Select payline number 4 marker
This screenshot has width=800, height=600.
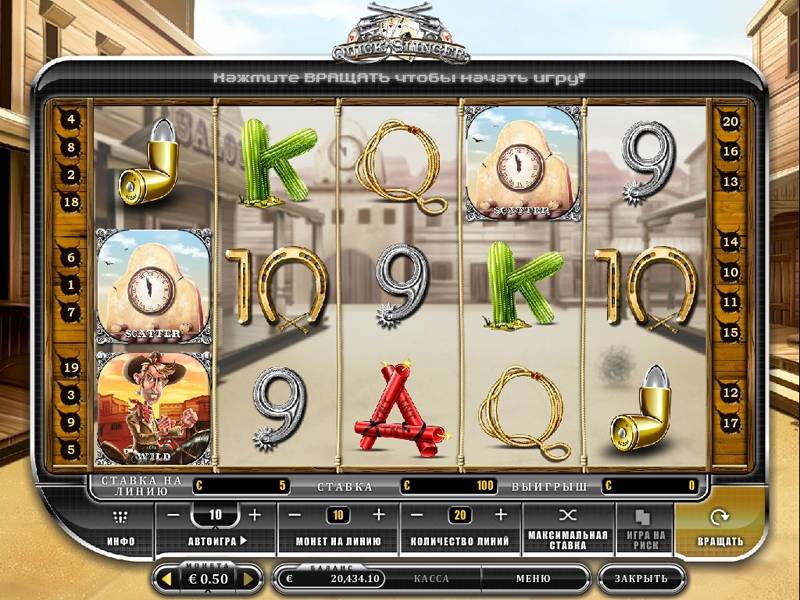[x=71, y=119]
